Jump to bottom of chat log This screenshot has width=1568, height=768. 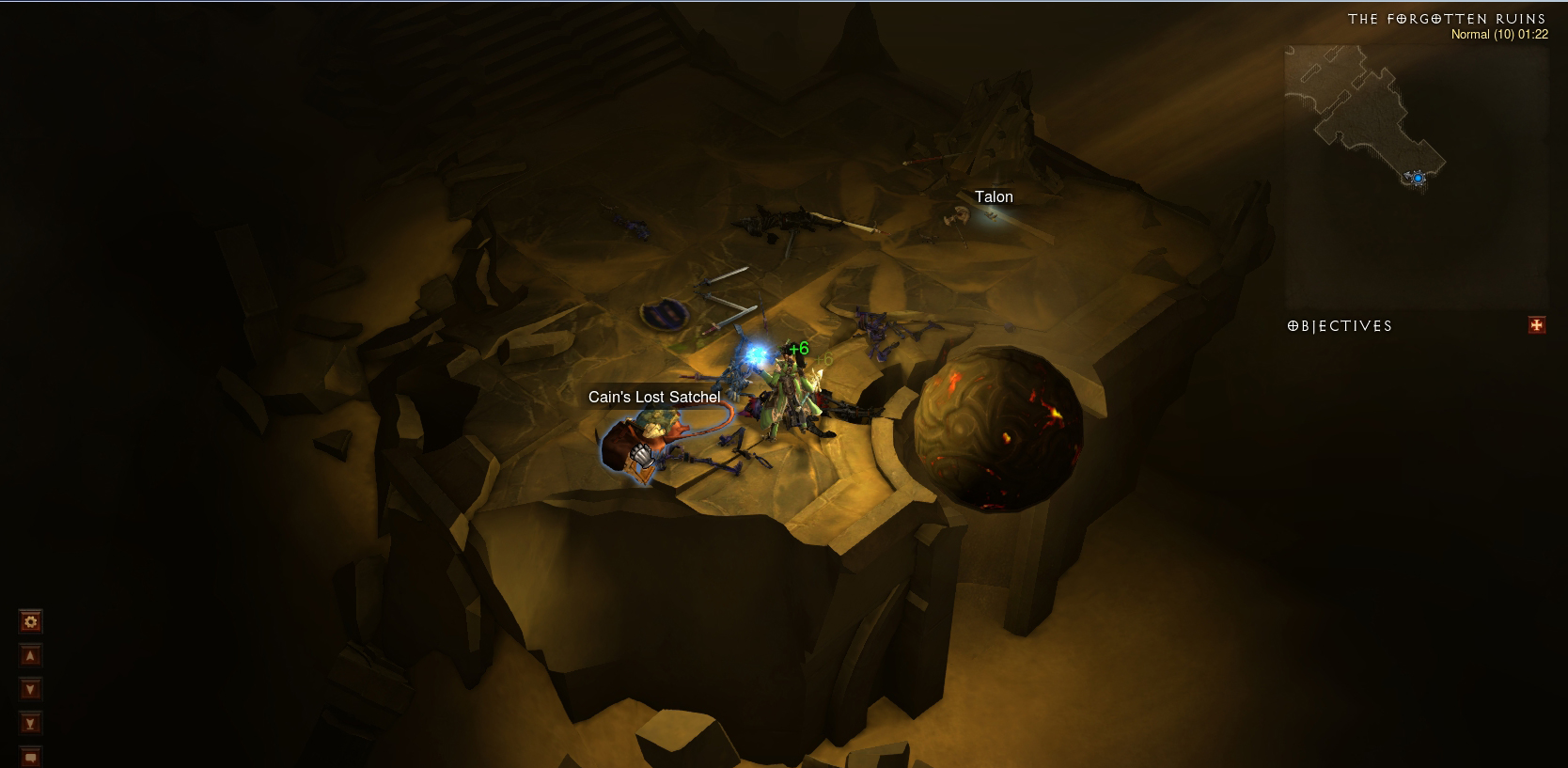30,724
